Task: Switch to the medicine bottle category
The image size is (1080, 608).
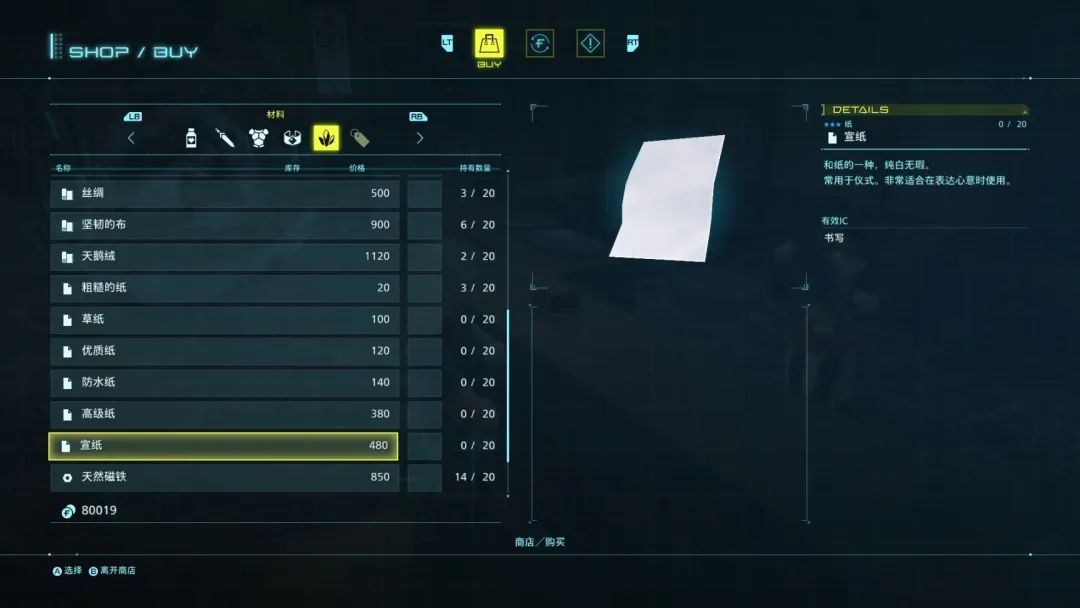Action: point(191,138)
